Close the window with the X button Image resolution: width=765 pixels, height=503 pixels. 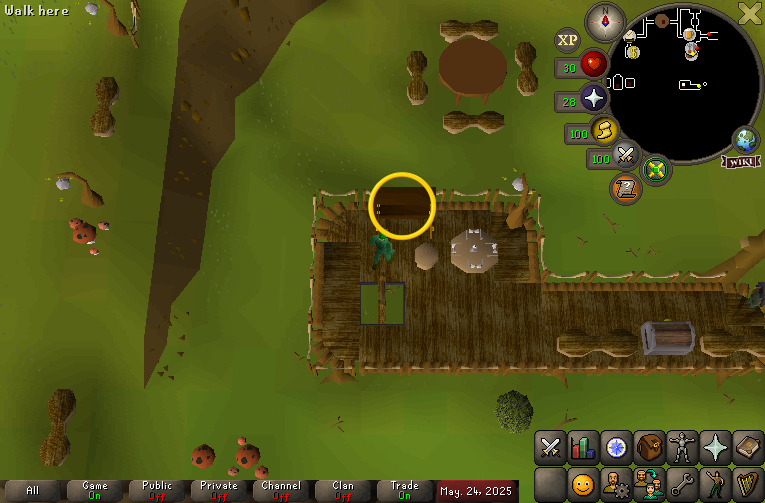pos(749,13)
